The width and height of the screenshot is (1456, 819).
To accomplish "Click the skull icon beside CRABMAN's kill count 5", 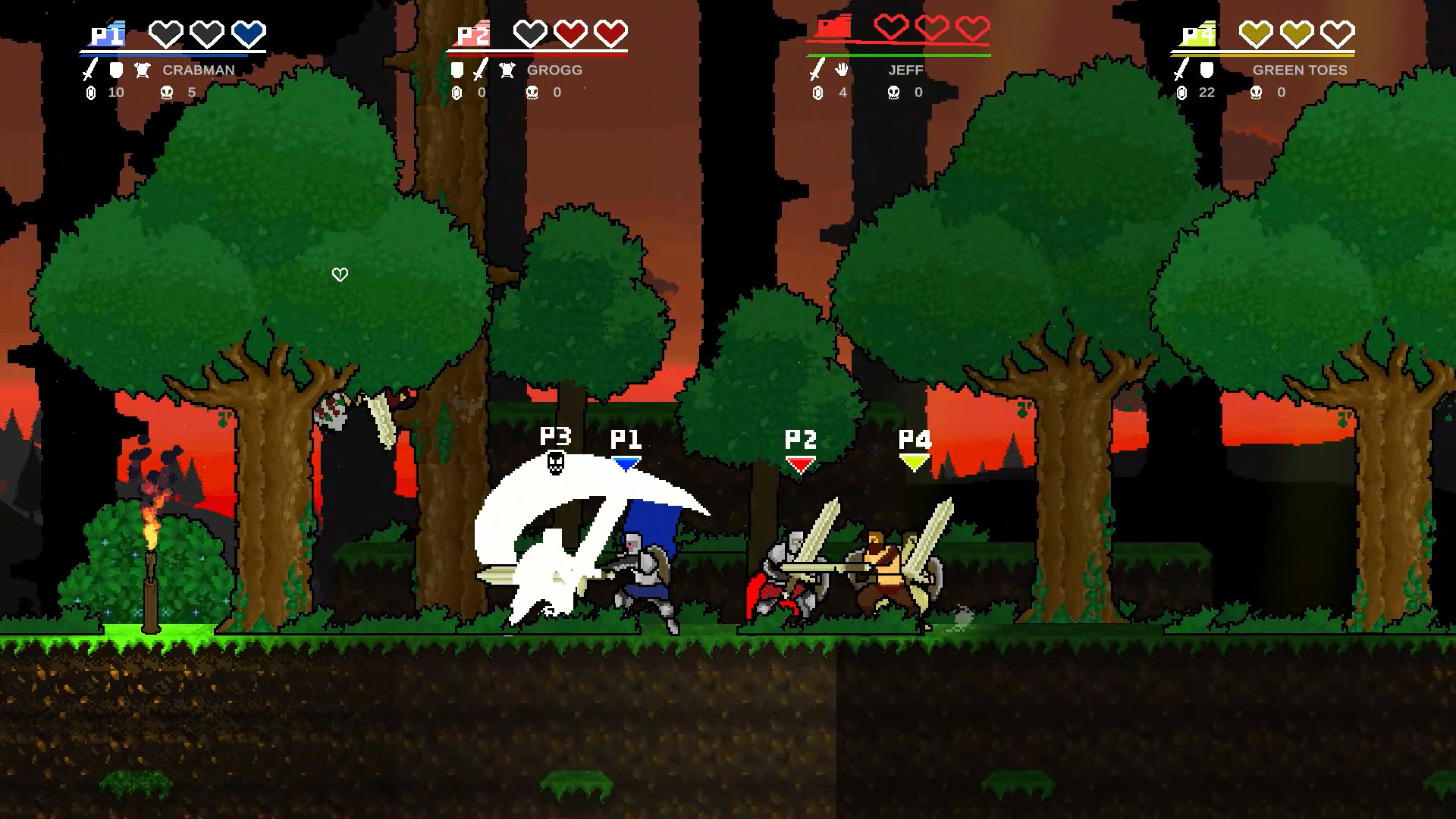I will (x=167, y=93).
